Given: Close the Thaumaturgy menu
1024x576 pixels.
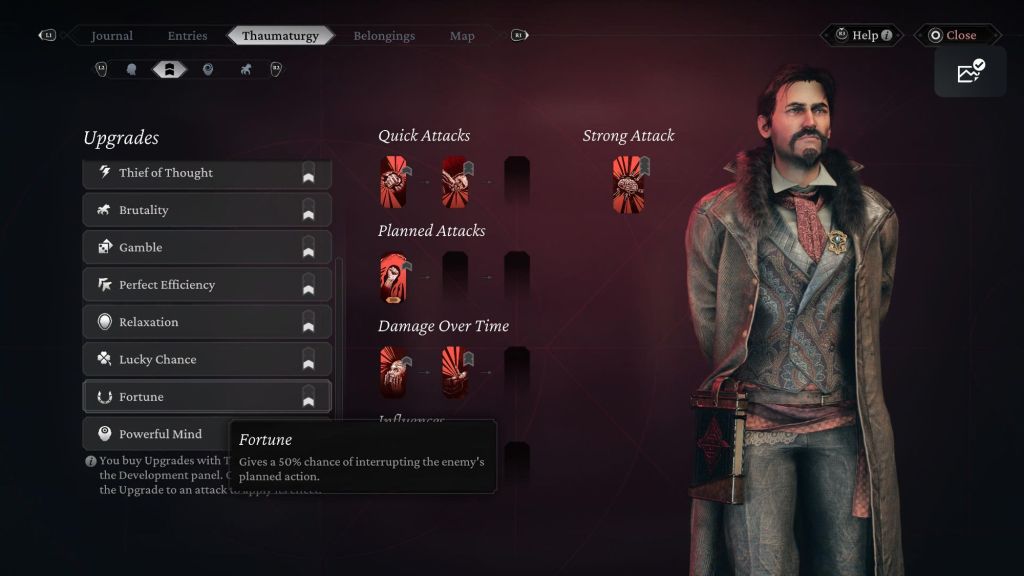Looking at the screenshot, I should (951, 35).
